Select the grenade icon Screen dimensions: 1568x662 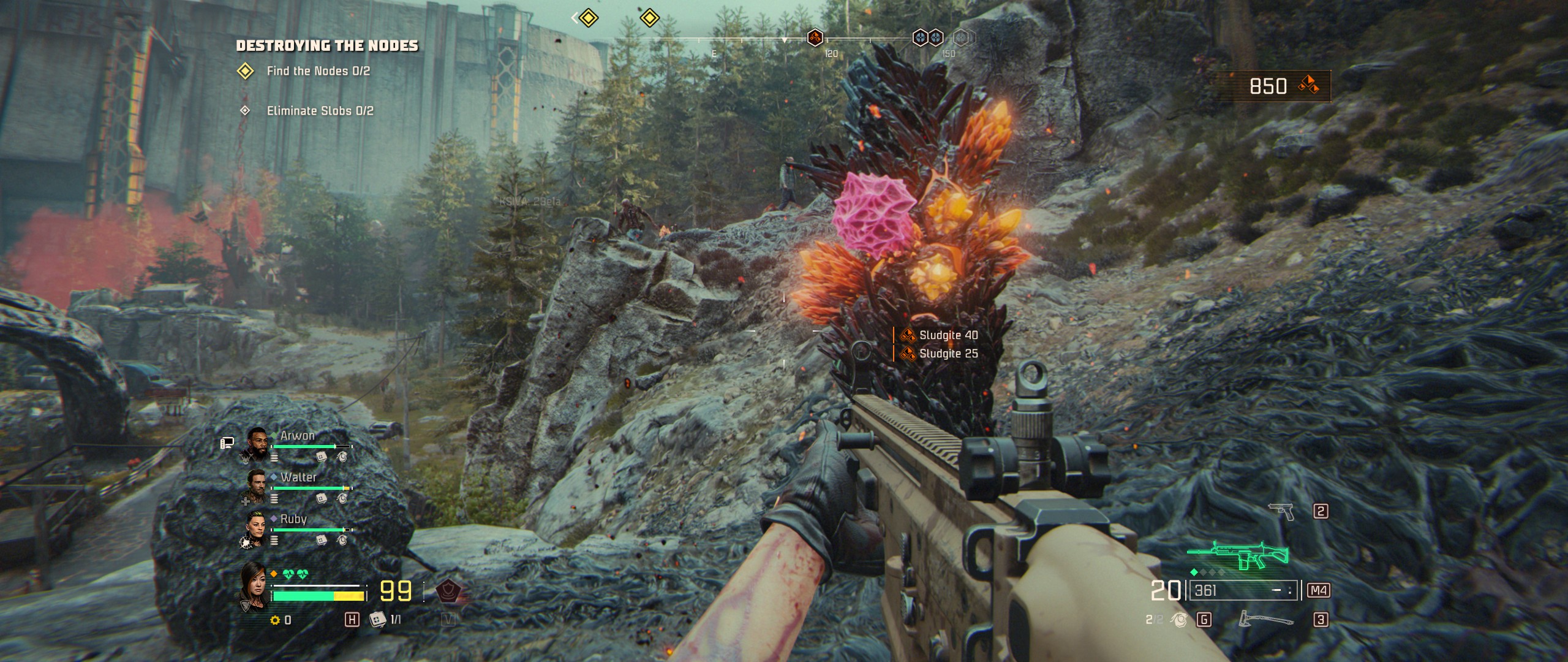(x=1179, y=620)
